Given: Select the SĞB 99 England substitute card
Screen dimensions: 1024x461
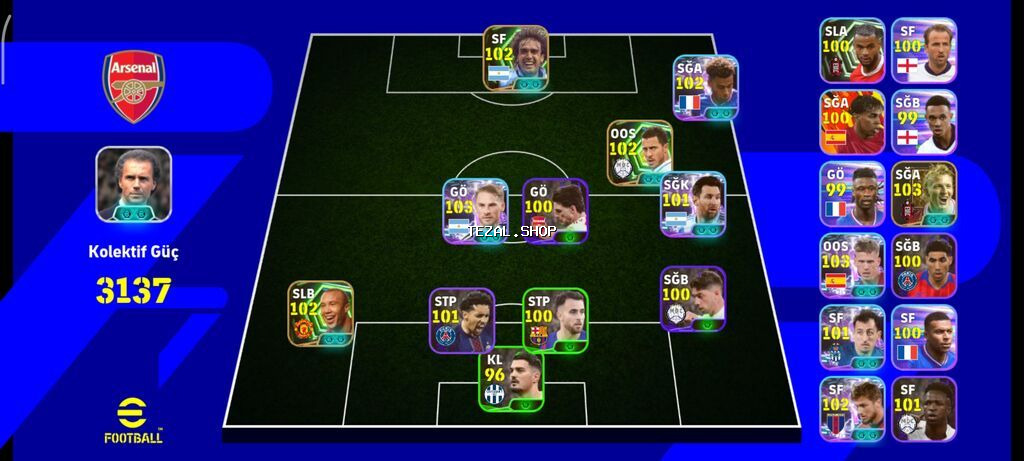Looking at the screenshot, I should (x=924, y=122).
